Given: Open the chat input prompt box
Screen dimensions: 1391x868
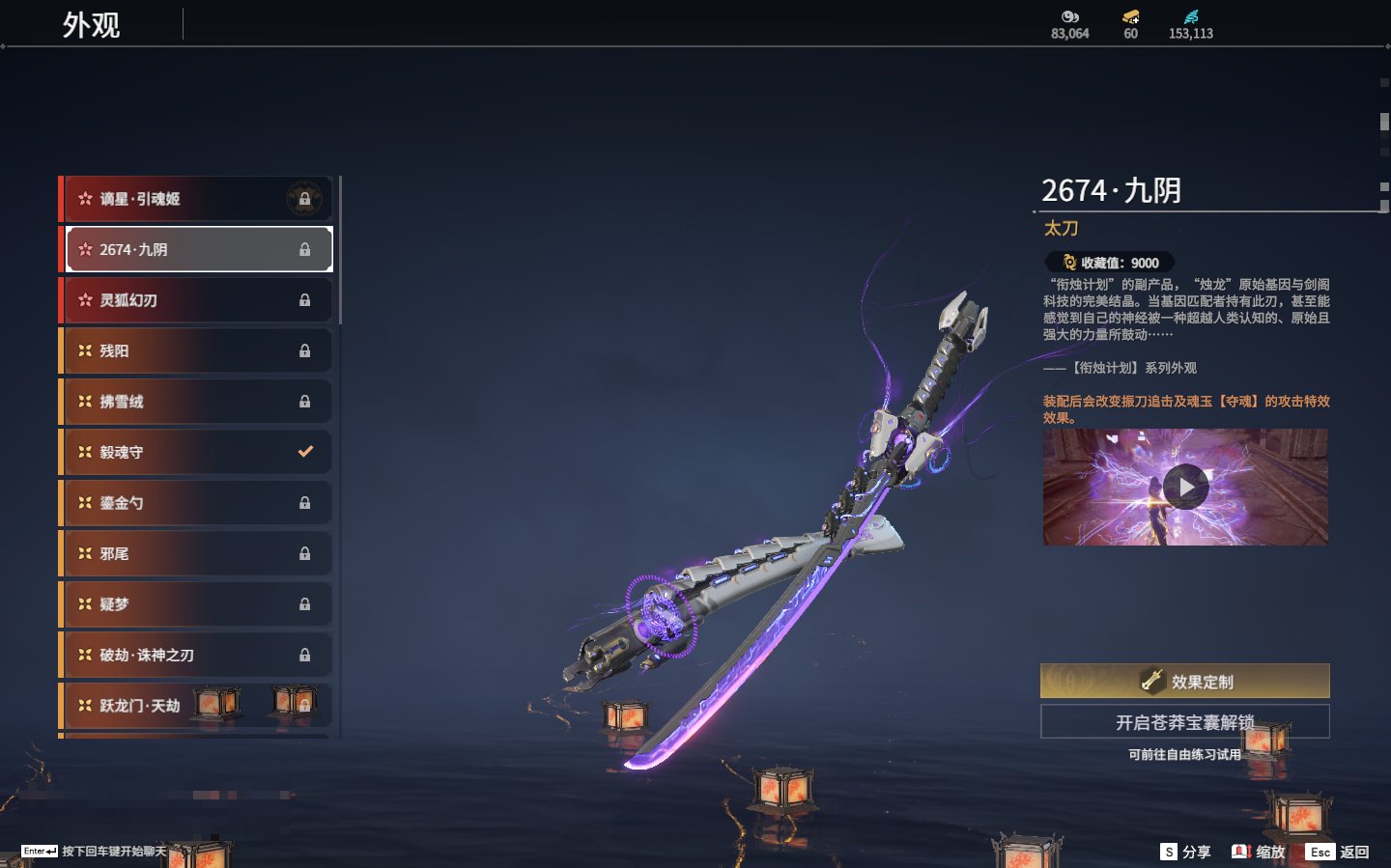Looking at the screenshot, I should click(x=95, y=851).
